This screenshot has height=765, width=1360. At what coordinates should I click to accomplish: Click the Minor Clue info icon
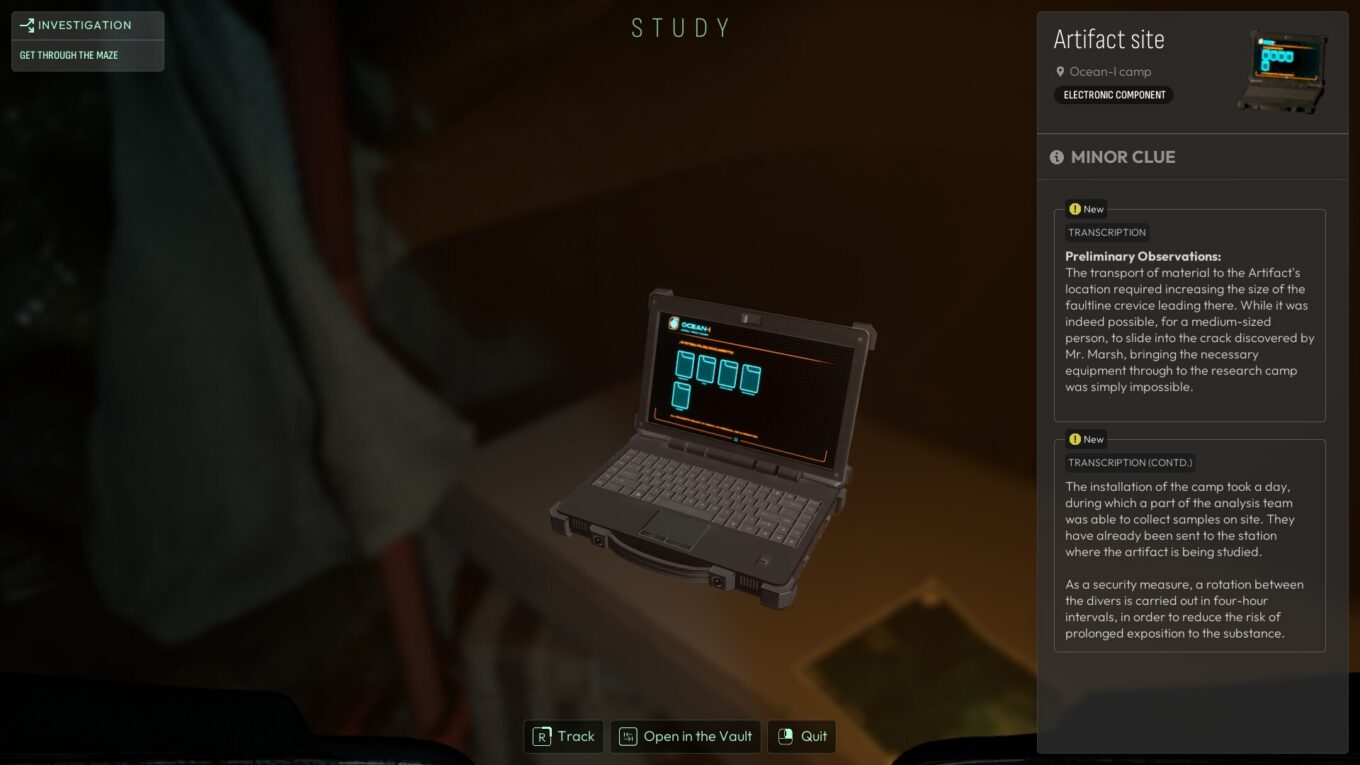pos(1057,158)
